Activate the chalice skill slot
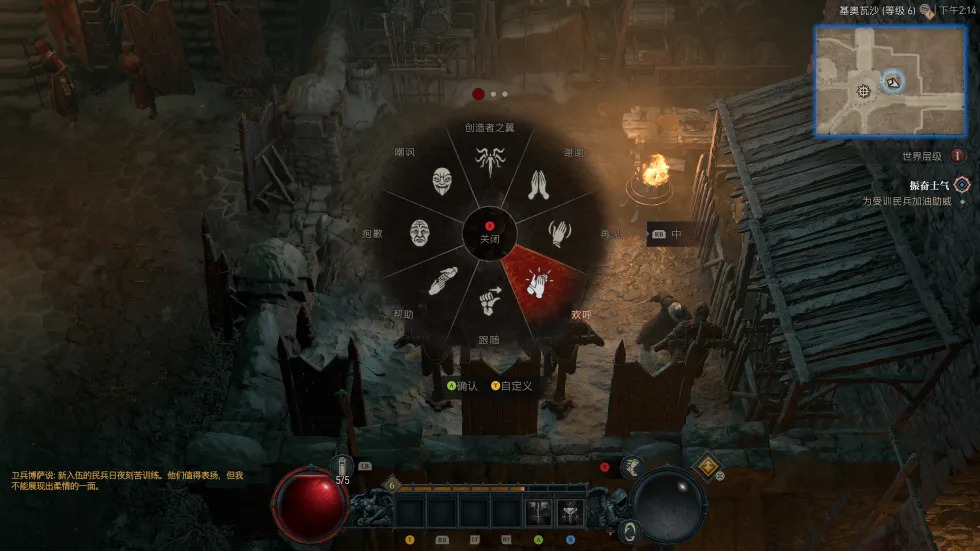This screenshot has width=980, height=551. click(x=571, y=512)
